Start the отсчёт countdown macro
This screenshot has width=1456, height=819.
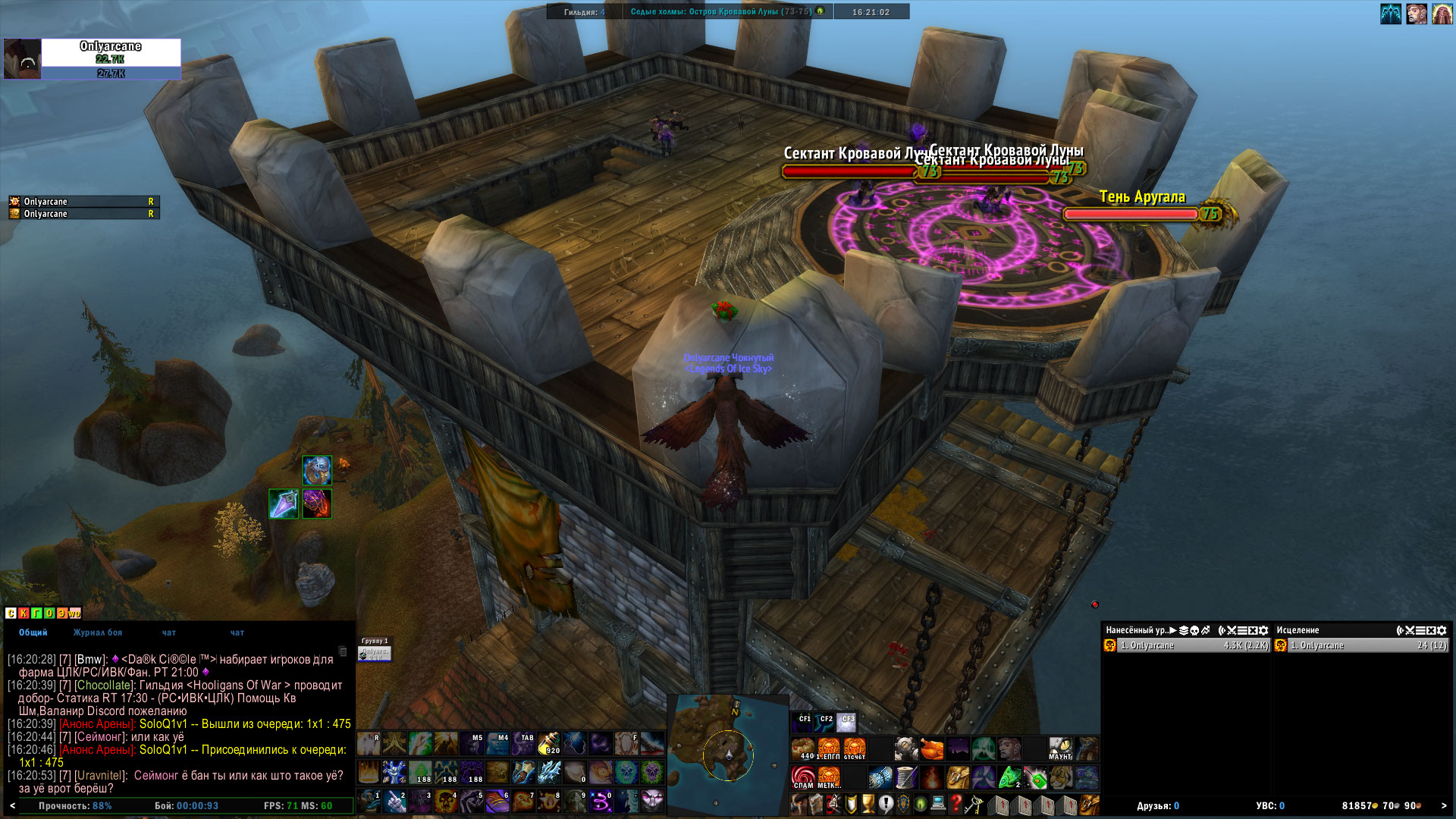854,748
